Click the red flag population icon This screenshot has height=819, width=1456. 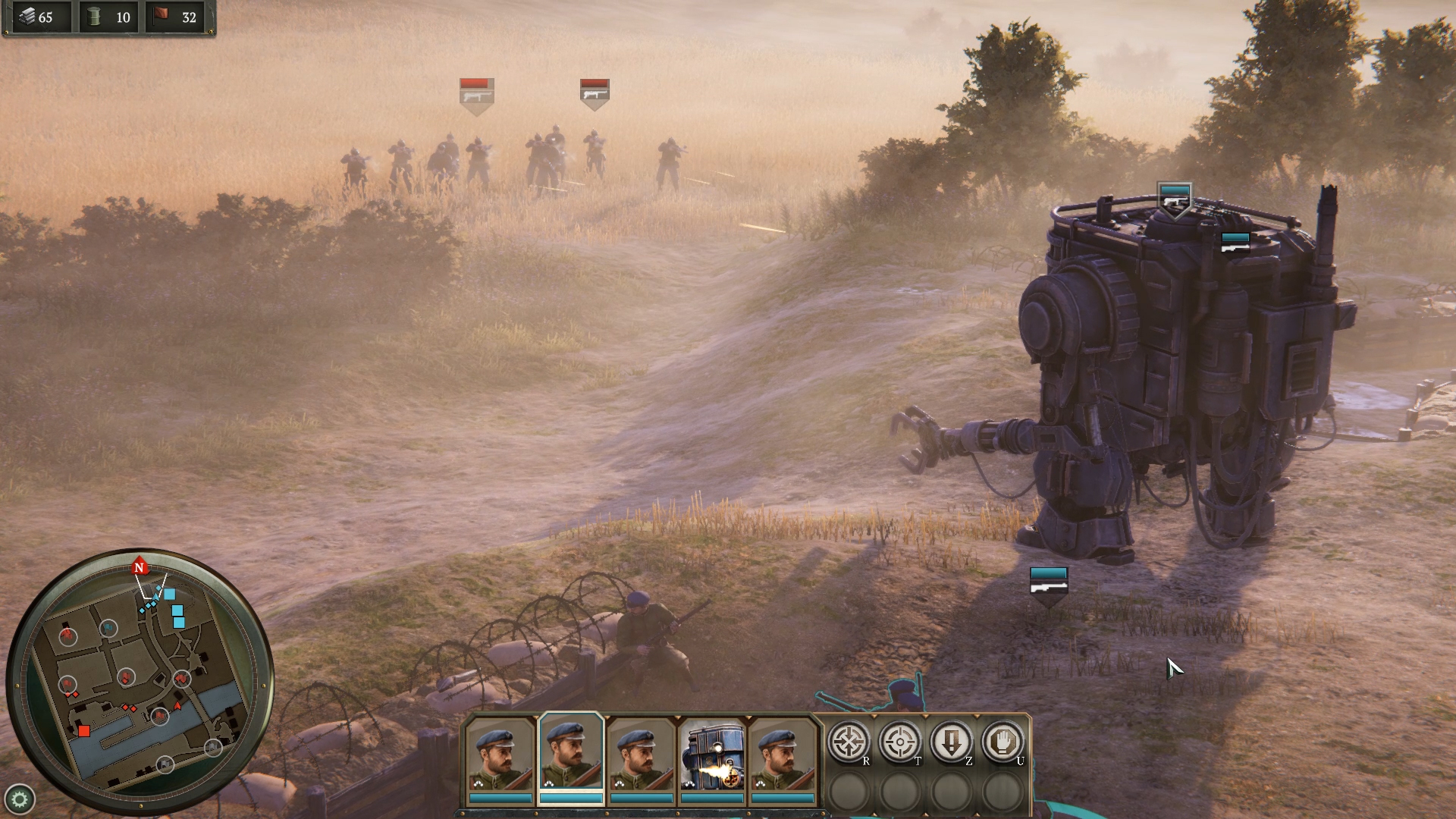(162, 16)
